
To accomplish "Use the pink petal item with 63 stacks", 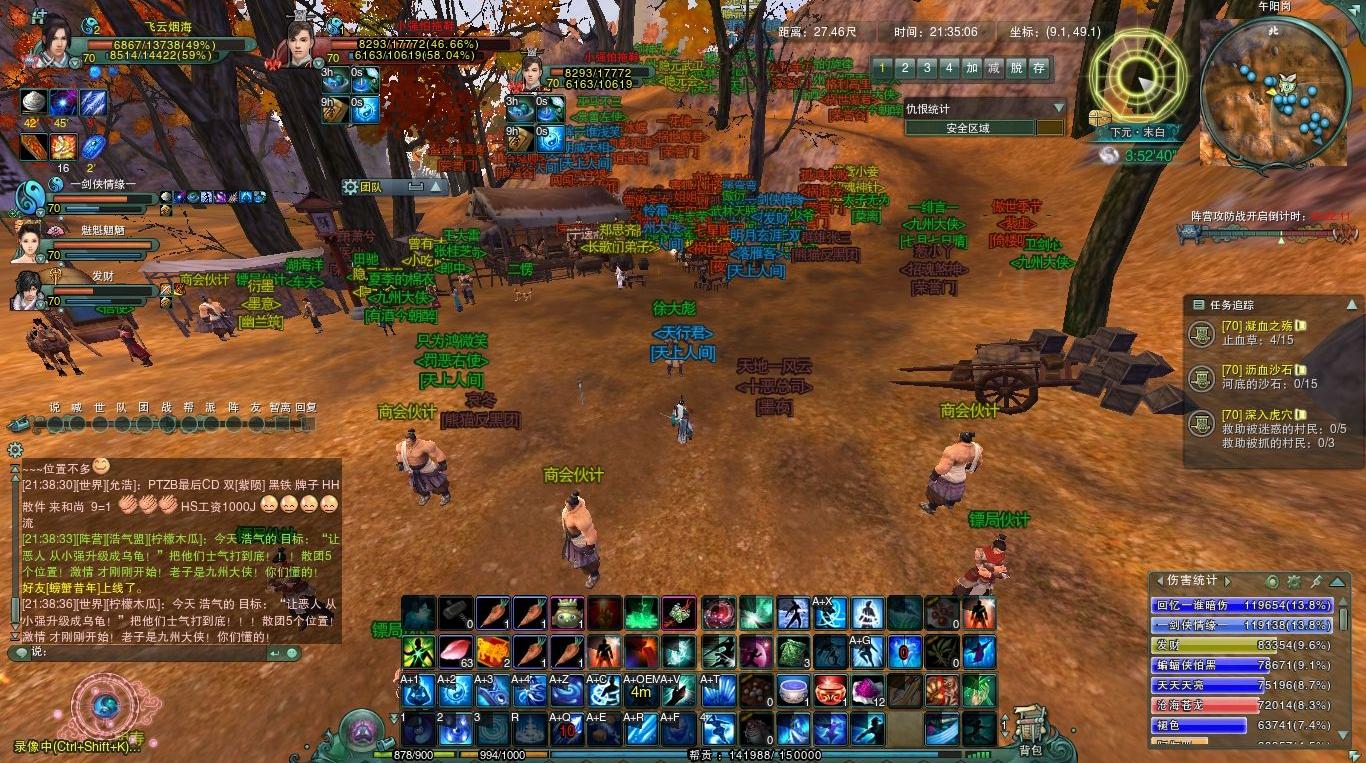I will point(455,651).
